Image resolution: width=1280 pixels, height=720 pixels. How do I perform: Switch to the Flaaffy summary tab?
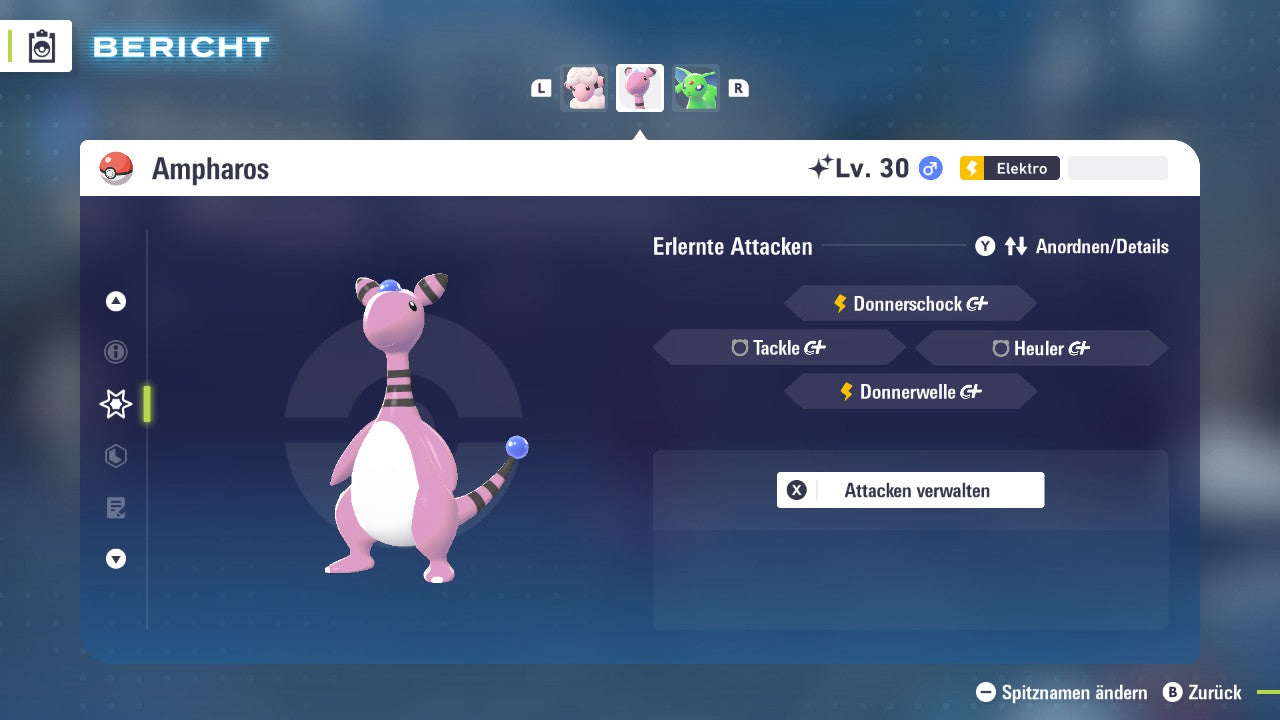(x=583, y=87)
